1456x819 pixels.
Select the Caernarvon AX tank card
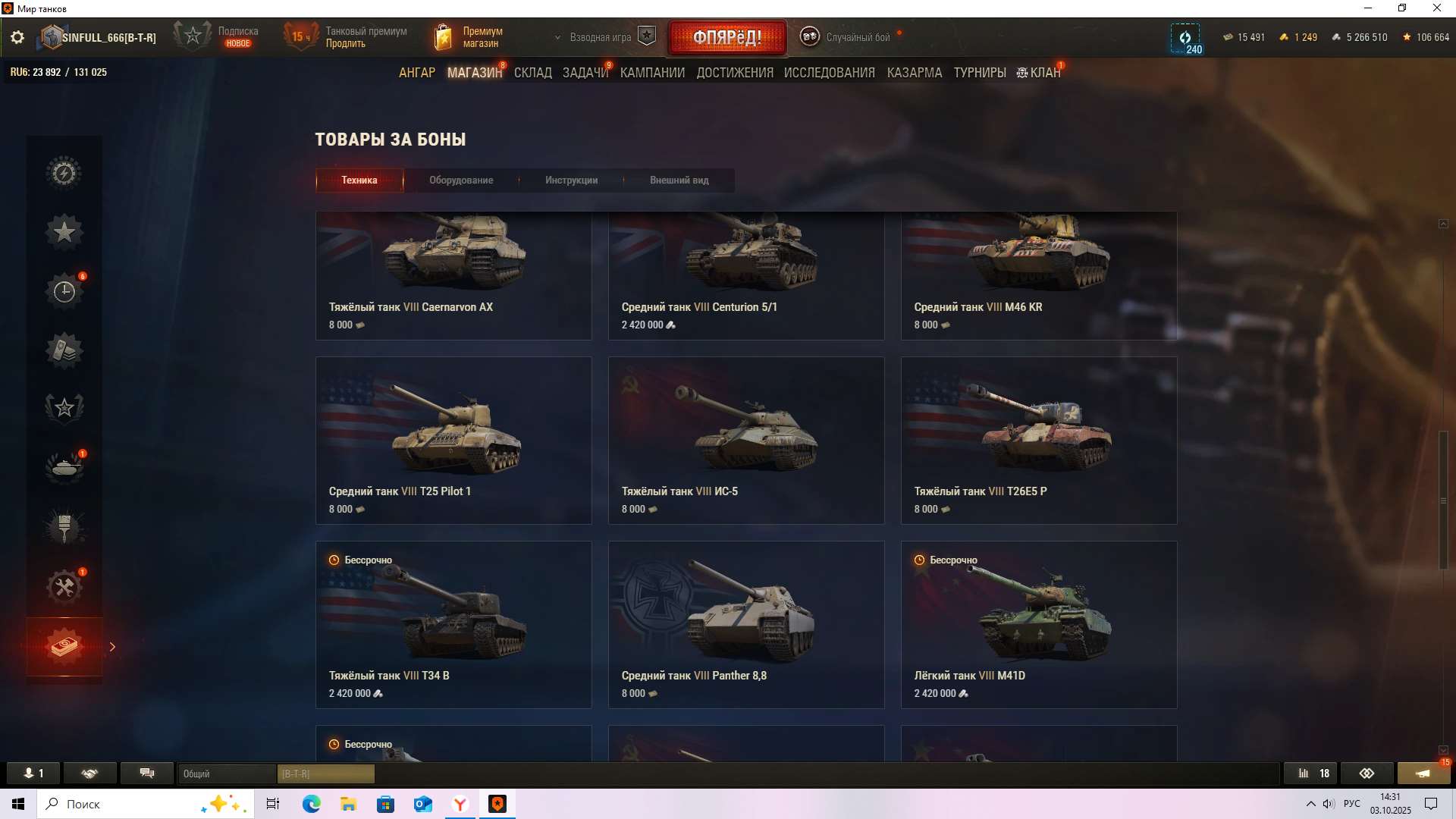point(453,275)
